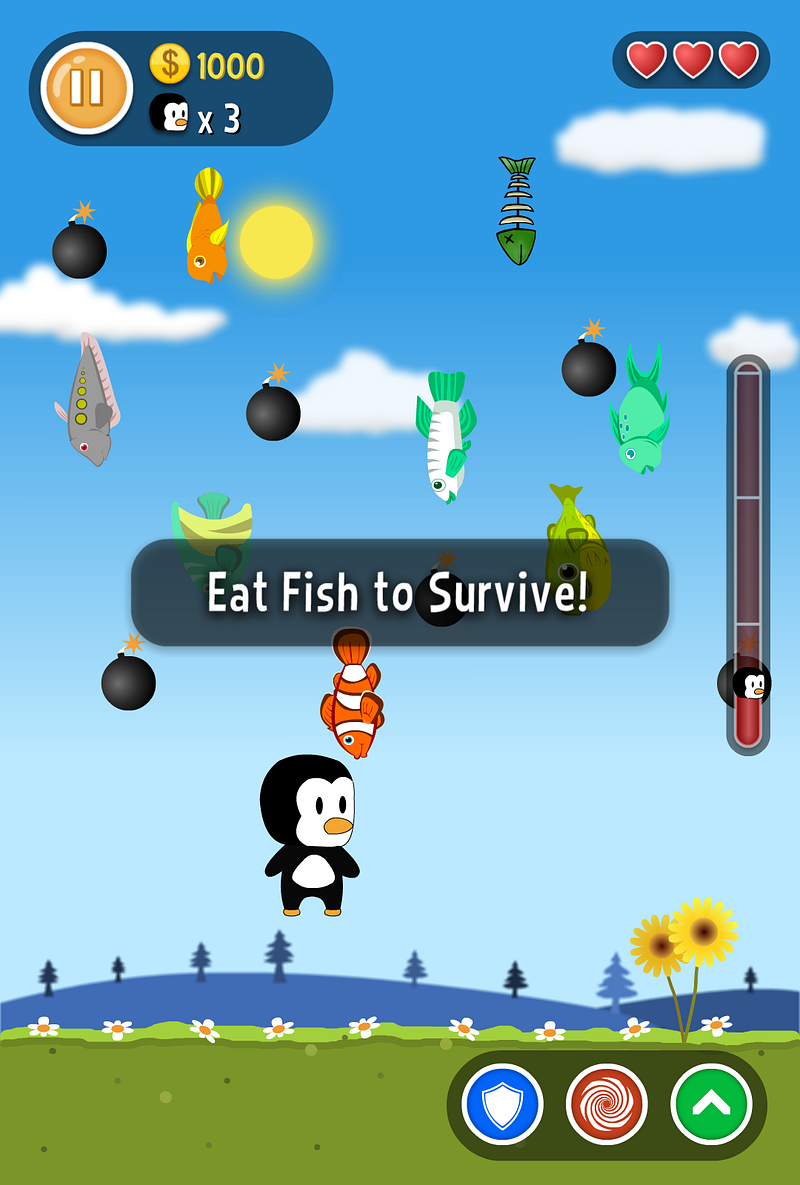Image resolution: width=800 pixels, height=1185 pixels.
Task: Activate the blue shield power-up
Action: point(502,1105)
